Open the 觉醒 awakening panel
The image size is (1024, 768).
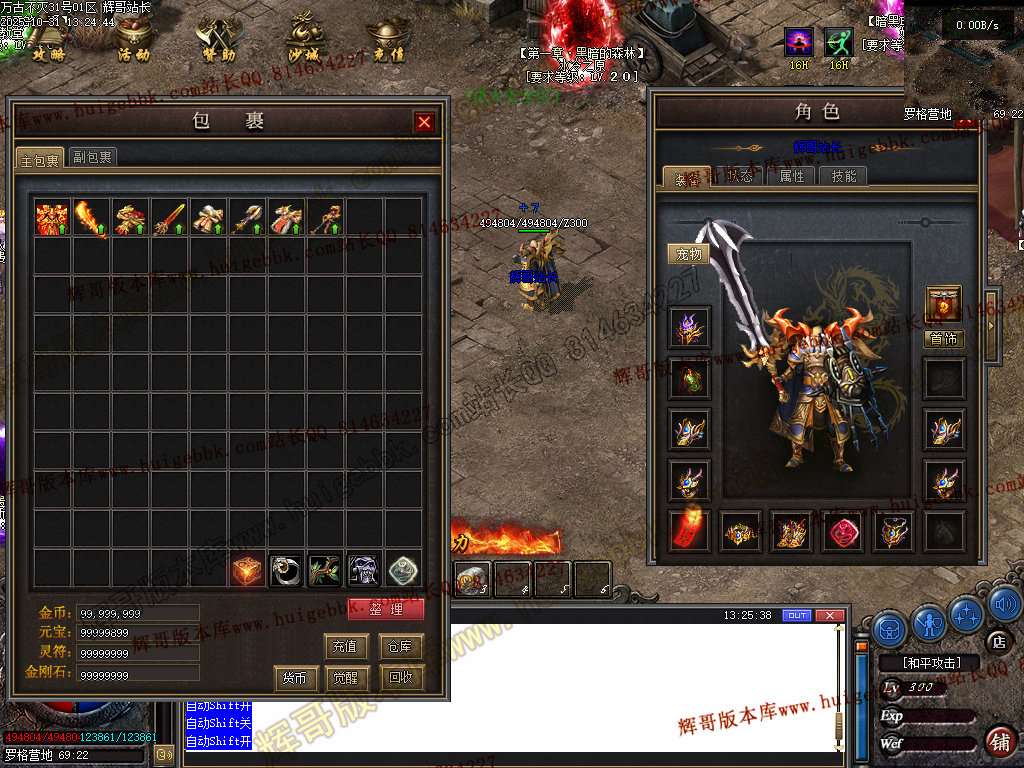coord(346,678)
